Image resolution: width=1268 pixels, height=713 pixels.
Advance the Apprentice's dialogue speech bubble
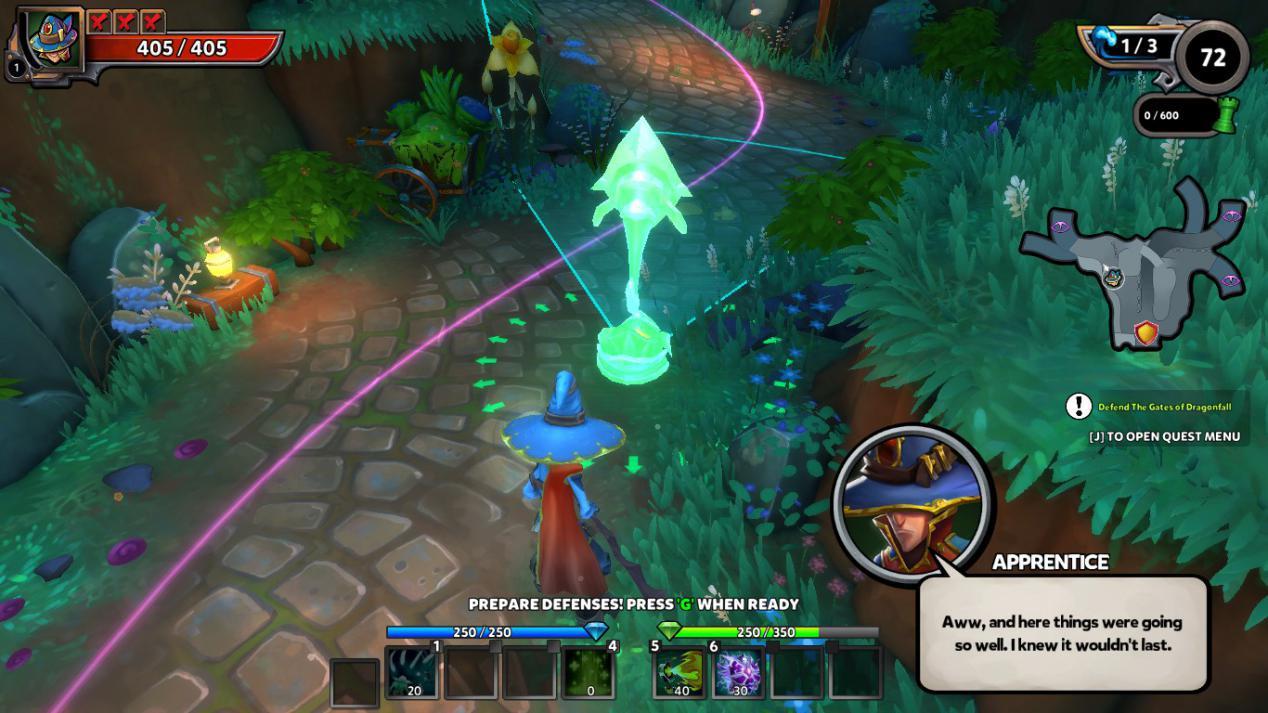click(1062, 633)
